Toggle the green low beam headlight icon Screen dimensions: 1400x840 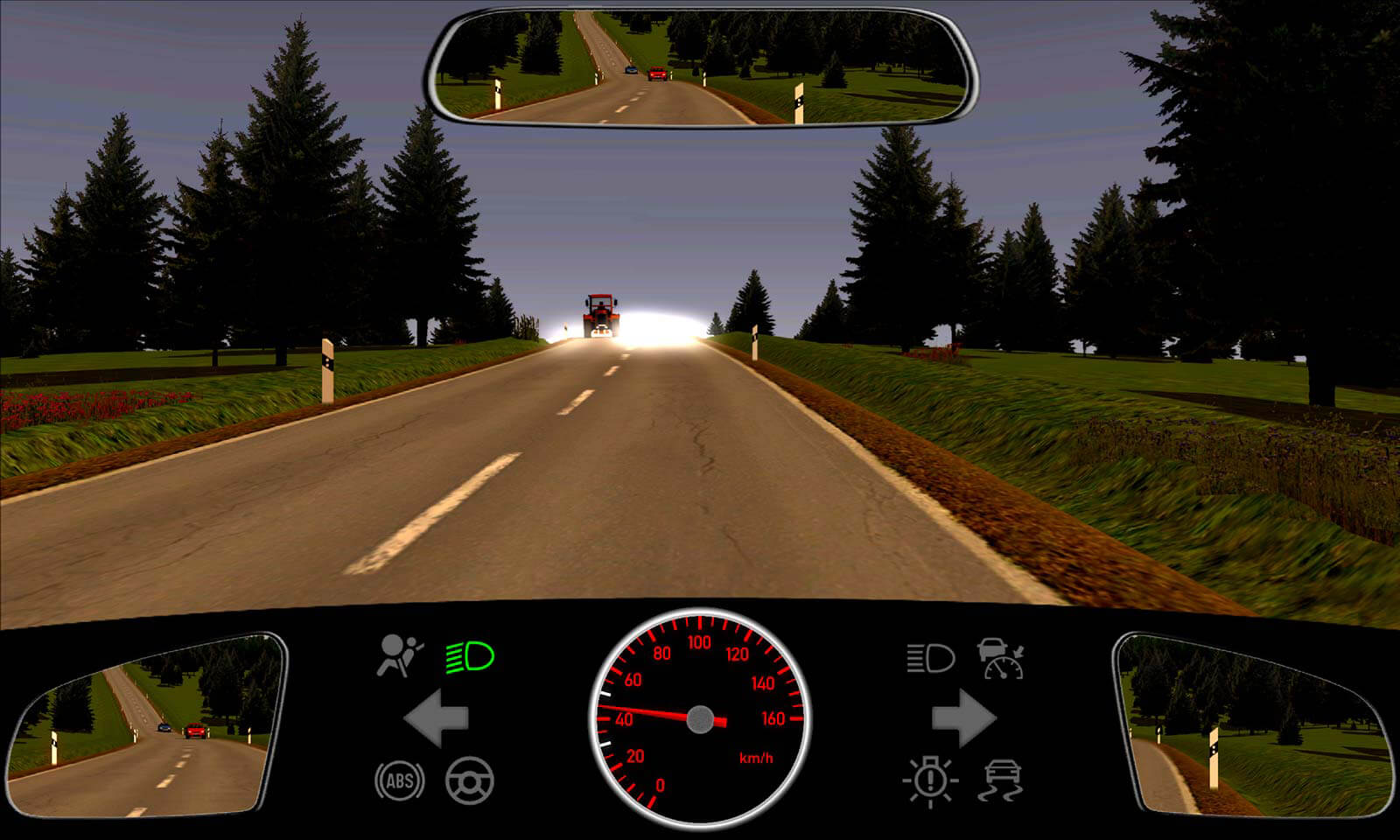click(x=470, y=656)
